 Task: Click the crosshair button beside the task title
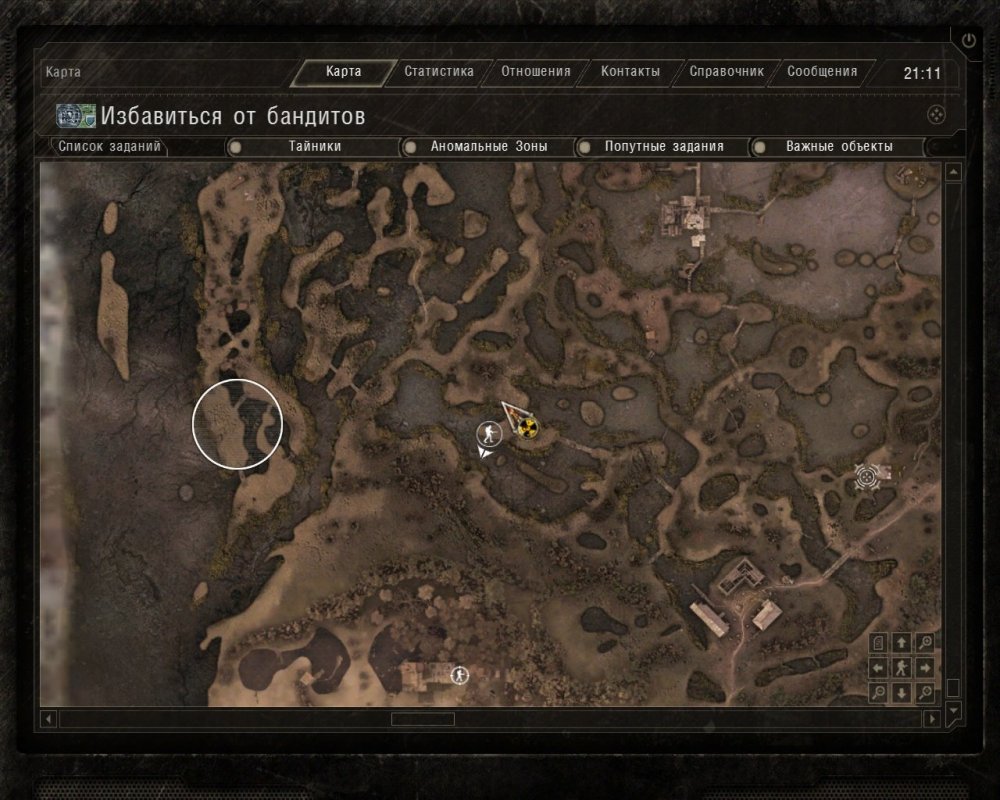click(936, 114)
